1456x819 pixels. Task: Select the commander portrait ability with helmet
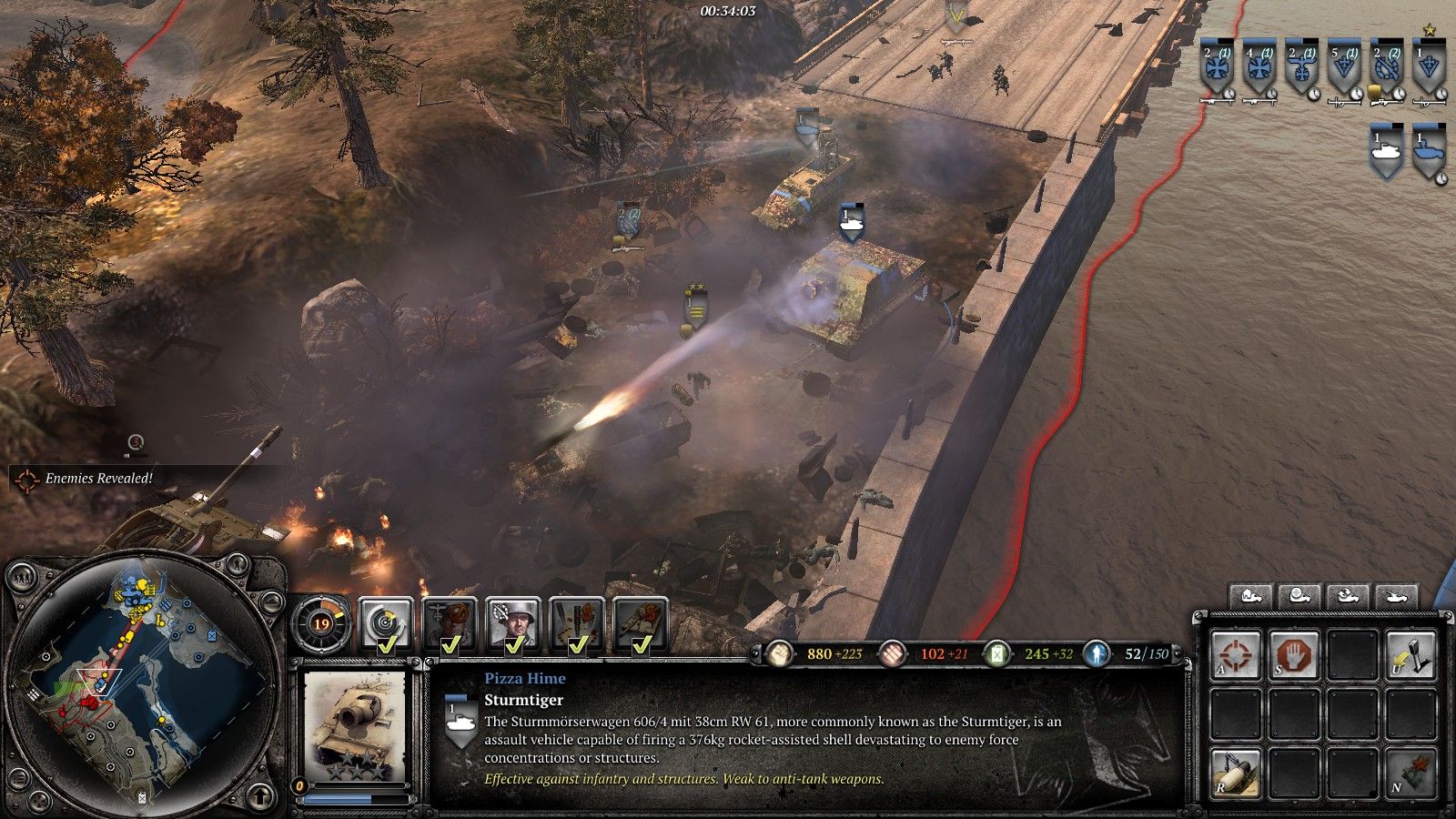(x=513, y=624)
